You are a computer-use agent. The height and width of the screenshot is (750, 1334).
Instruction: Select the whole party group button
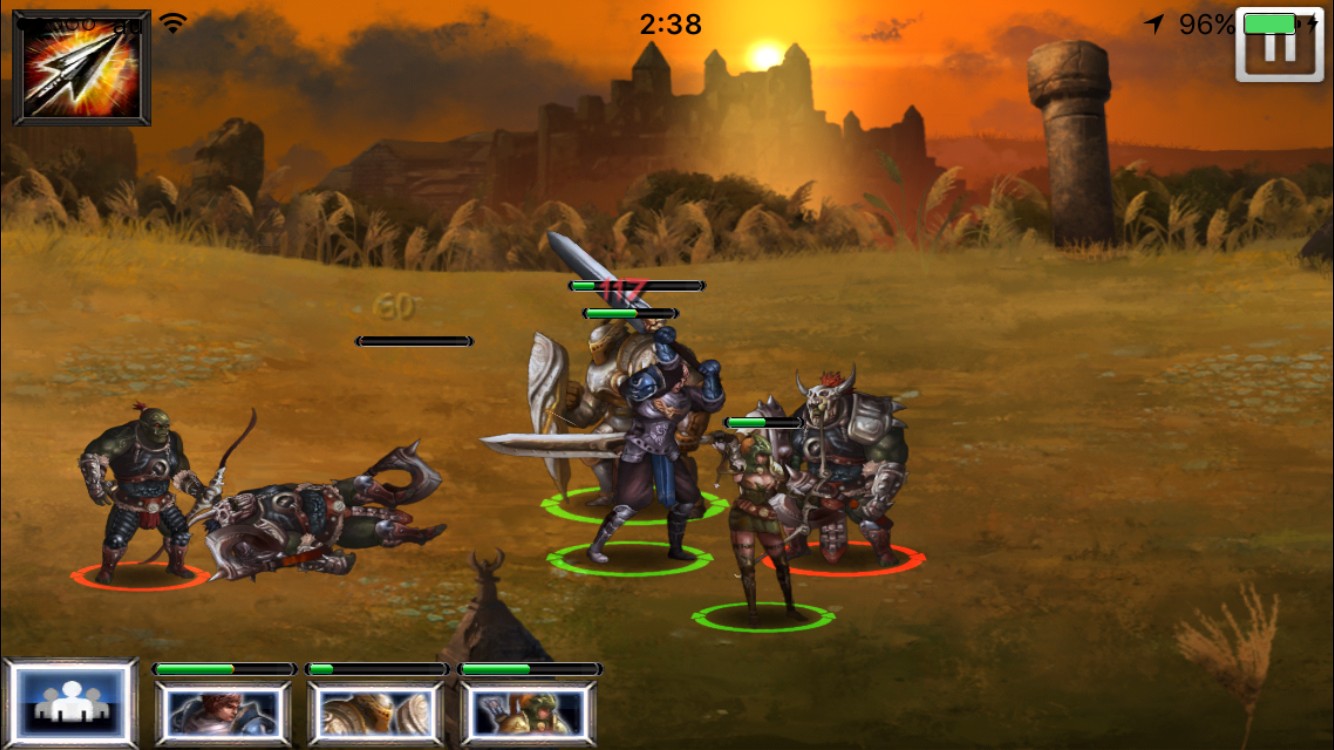pyautogui.click(x=70, y=704)
